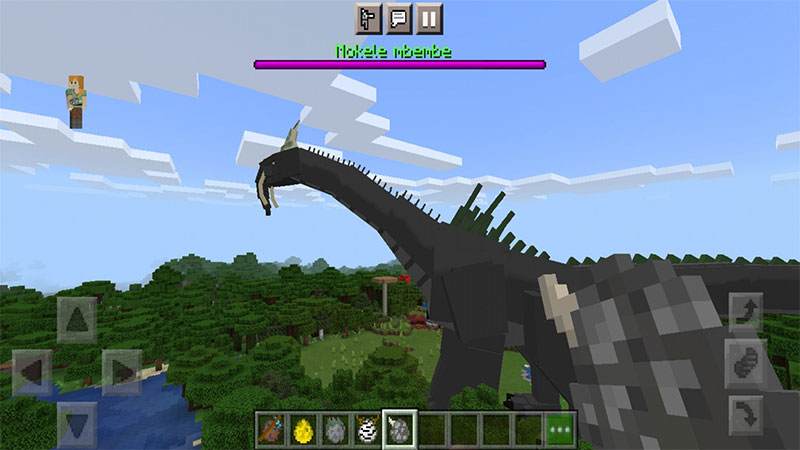Screen dimensions: 800x450
Task: Open inventory with the three-dots button
Action: pyautogui.click(x=560, y=428)
